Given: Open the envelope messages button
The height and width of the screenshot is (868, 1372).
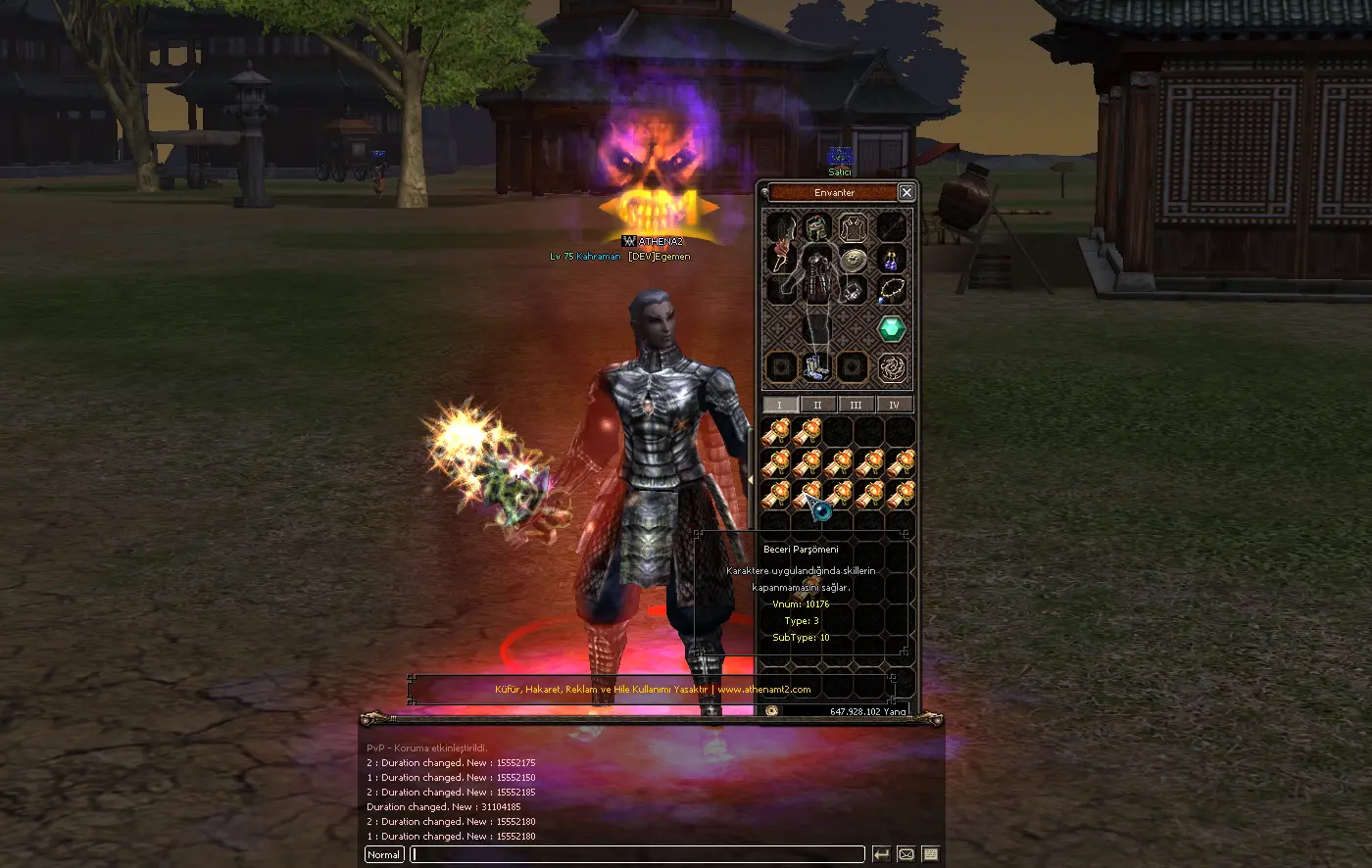Looking at the screenshot, I should pyautogui.click(x=906, y=854).
